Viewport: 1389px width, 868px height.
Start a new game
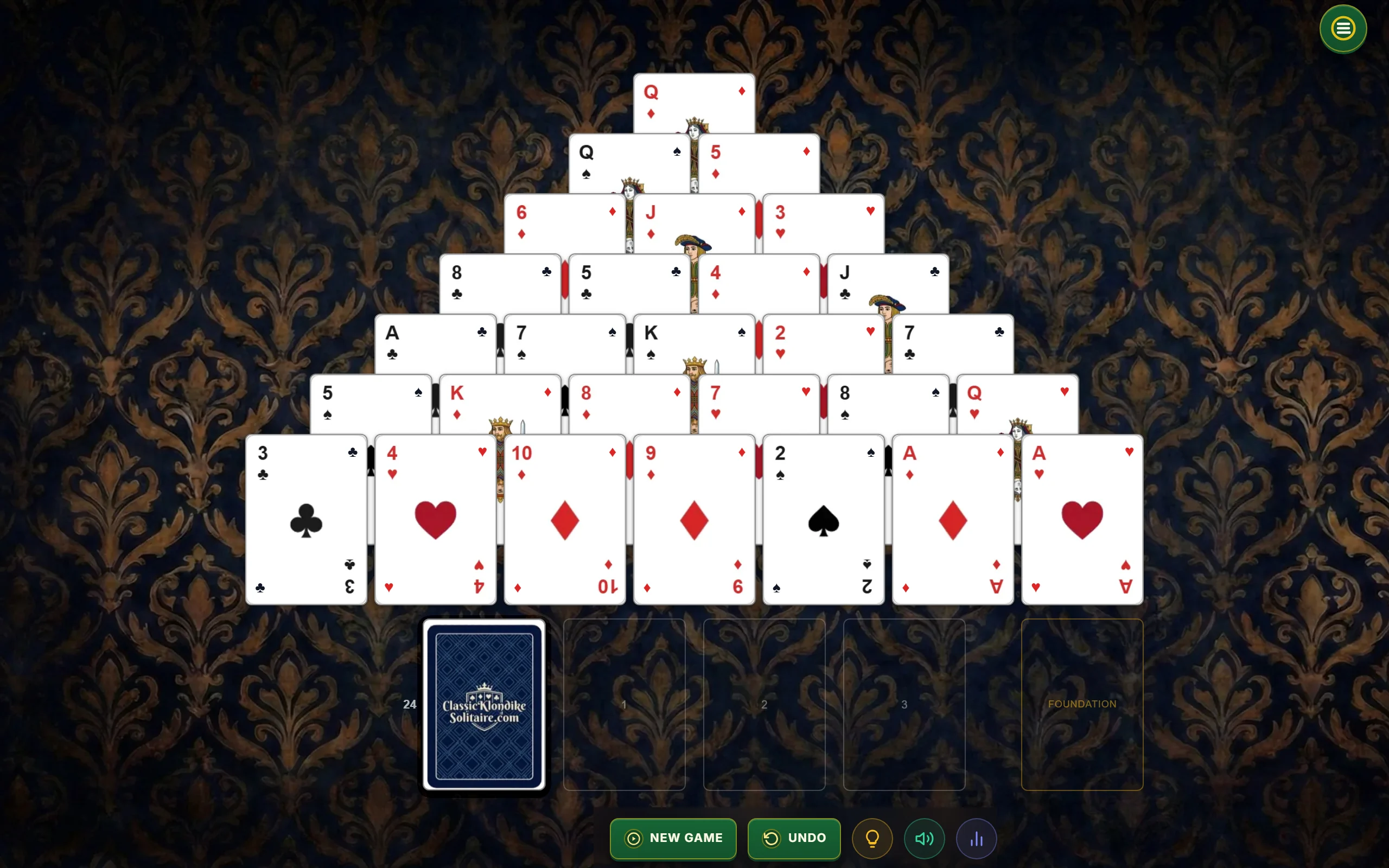click(673, 838)
